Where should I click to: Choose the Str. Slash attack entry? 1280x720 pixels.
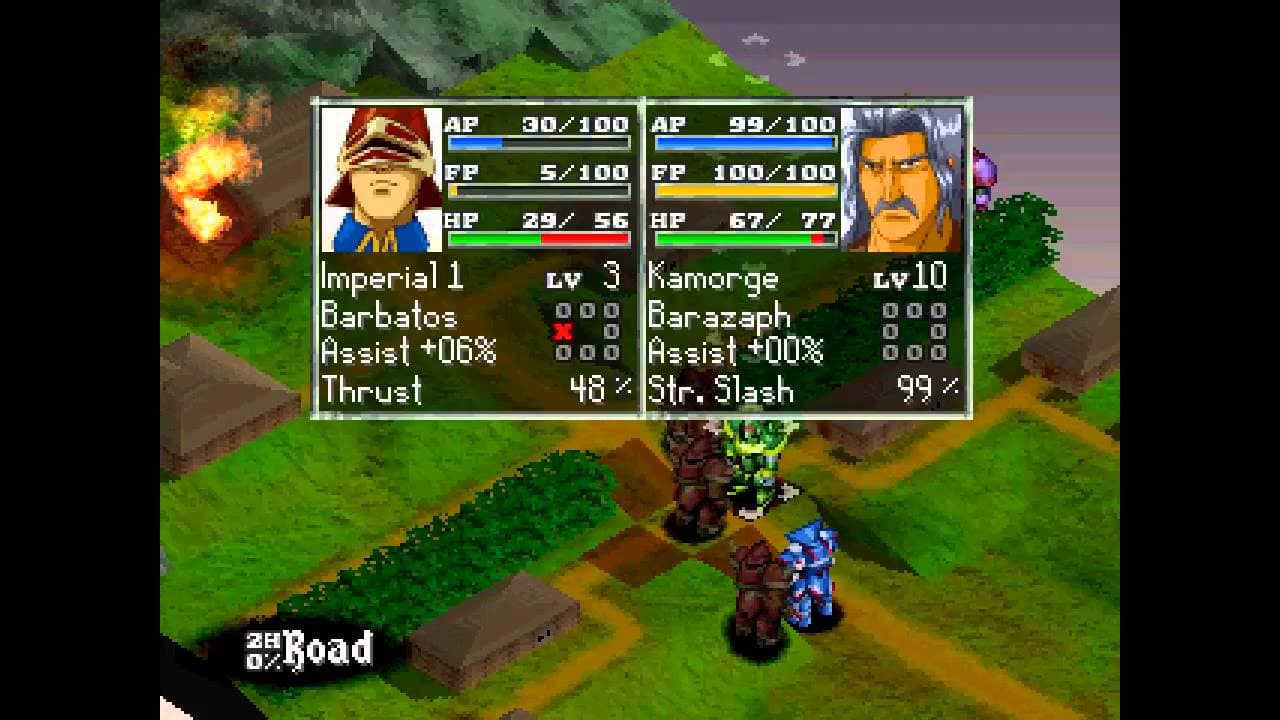(721, 390)
